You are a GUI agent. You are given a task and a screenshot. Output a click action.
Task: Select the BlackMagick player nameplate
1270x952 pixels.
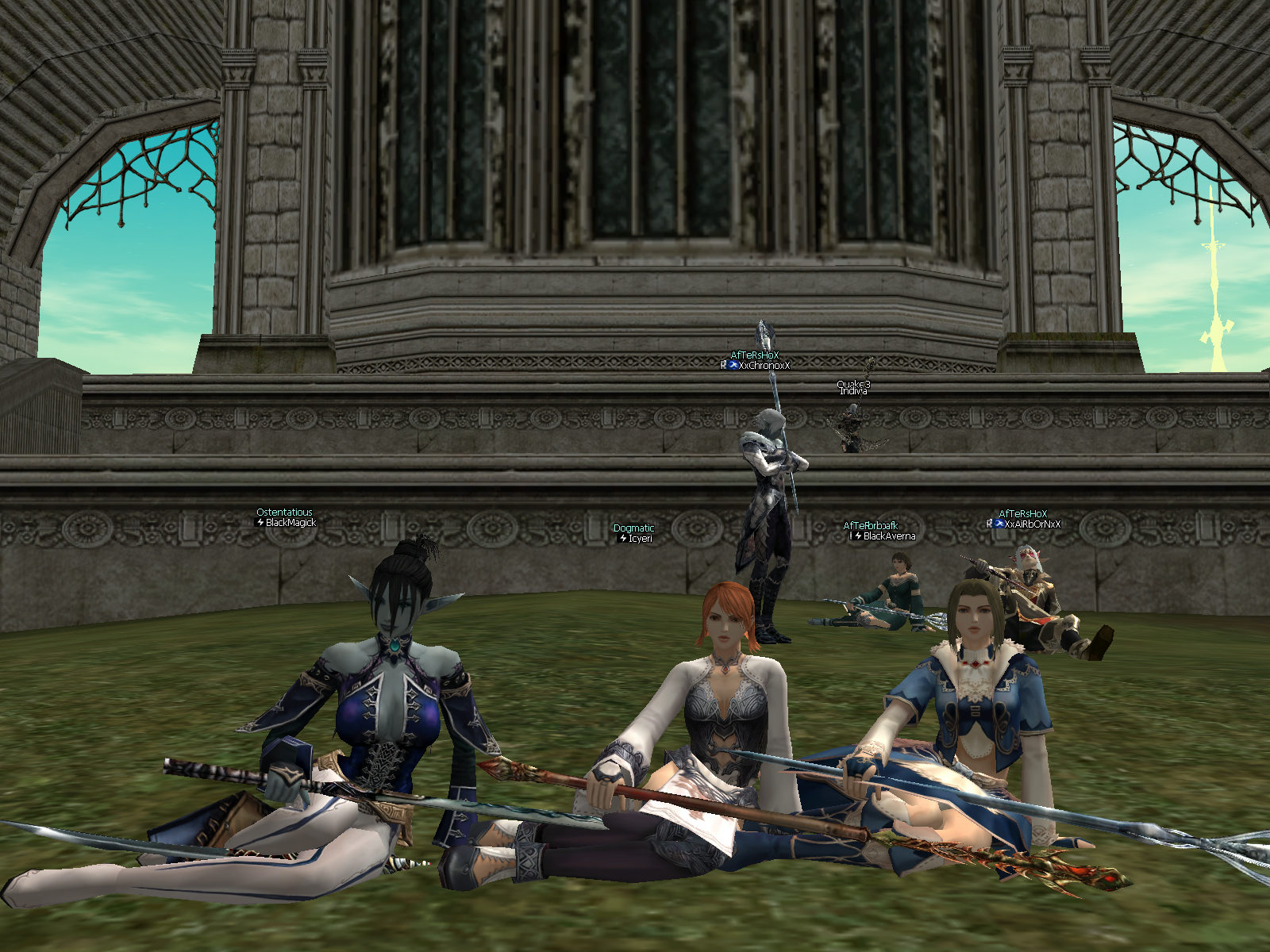tap(291, 523)
